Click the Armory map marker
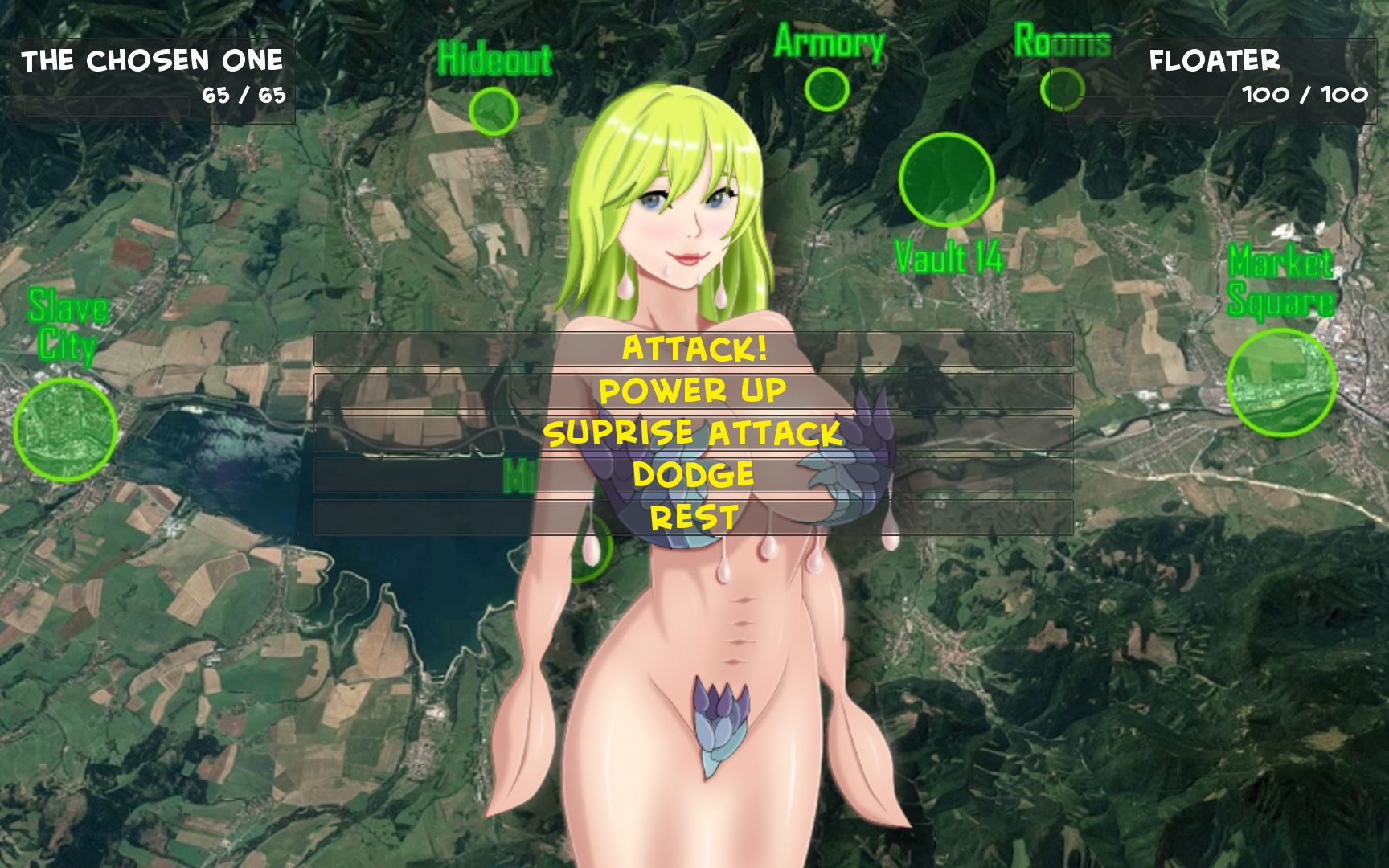 (826, 88)
